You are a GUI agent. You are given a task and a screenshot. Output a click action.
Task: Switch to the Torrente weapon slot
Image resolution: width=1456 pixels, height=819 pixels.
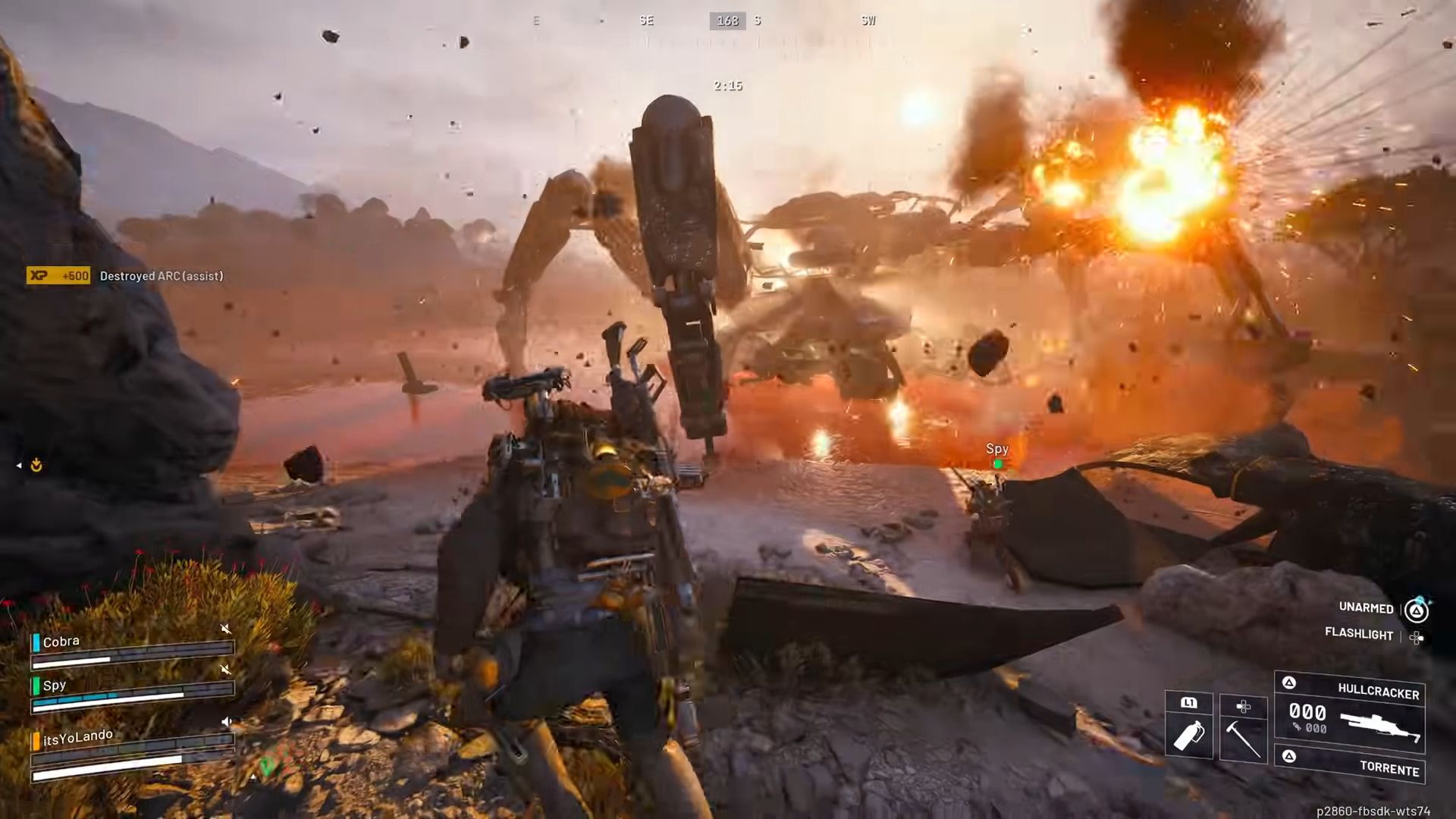pos(1351,764)
